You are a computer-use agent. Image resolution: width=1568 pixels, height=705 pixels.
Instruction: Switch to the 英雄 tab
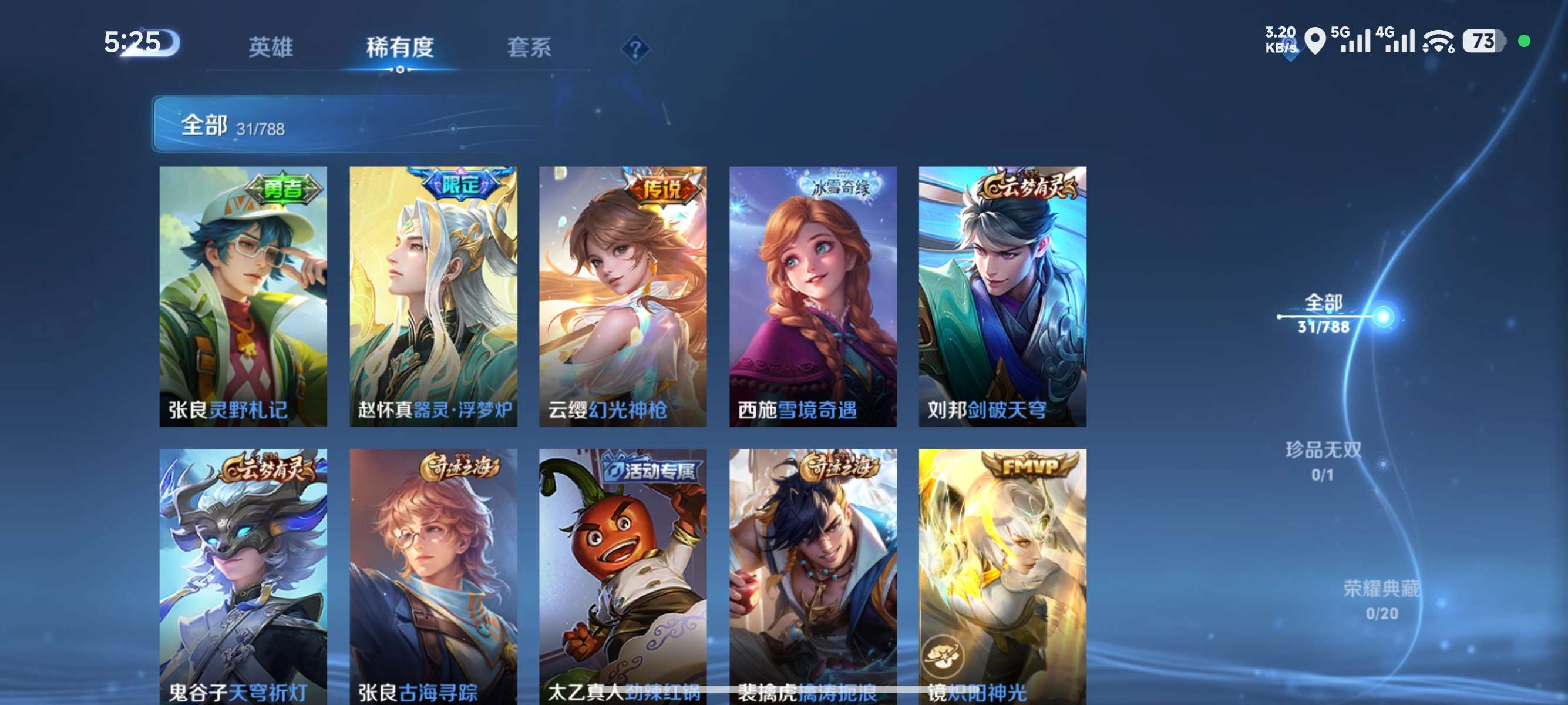[271, 48]
